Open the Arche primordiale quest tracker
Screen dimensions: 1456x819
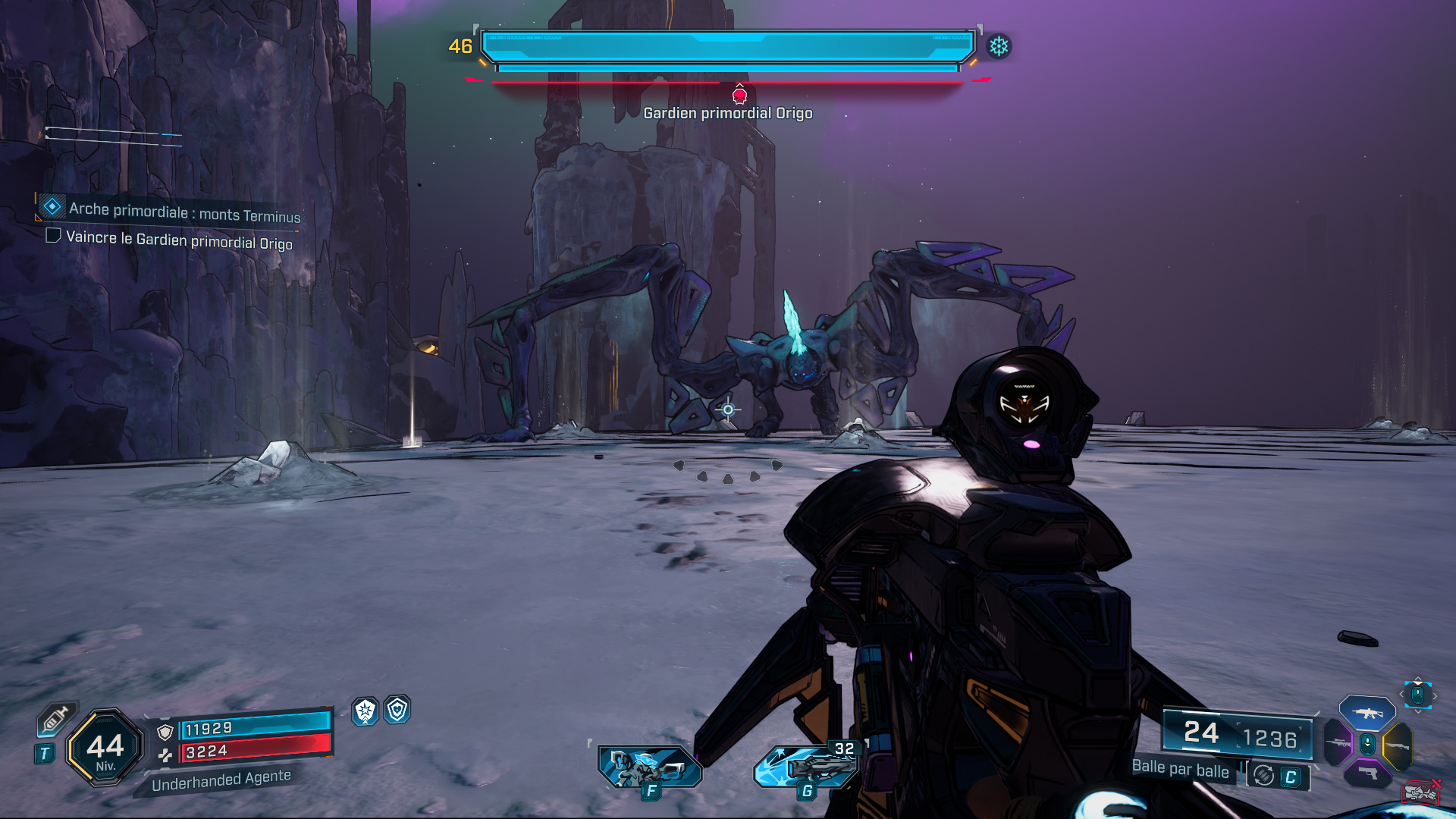[x=184, y=212]
